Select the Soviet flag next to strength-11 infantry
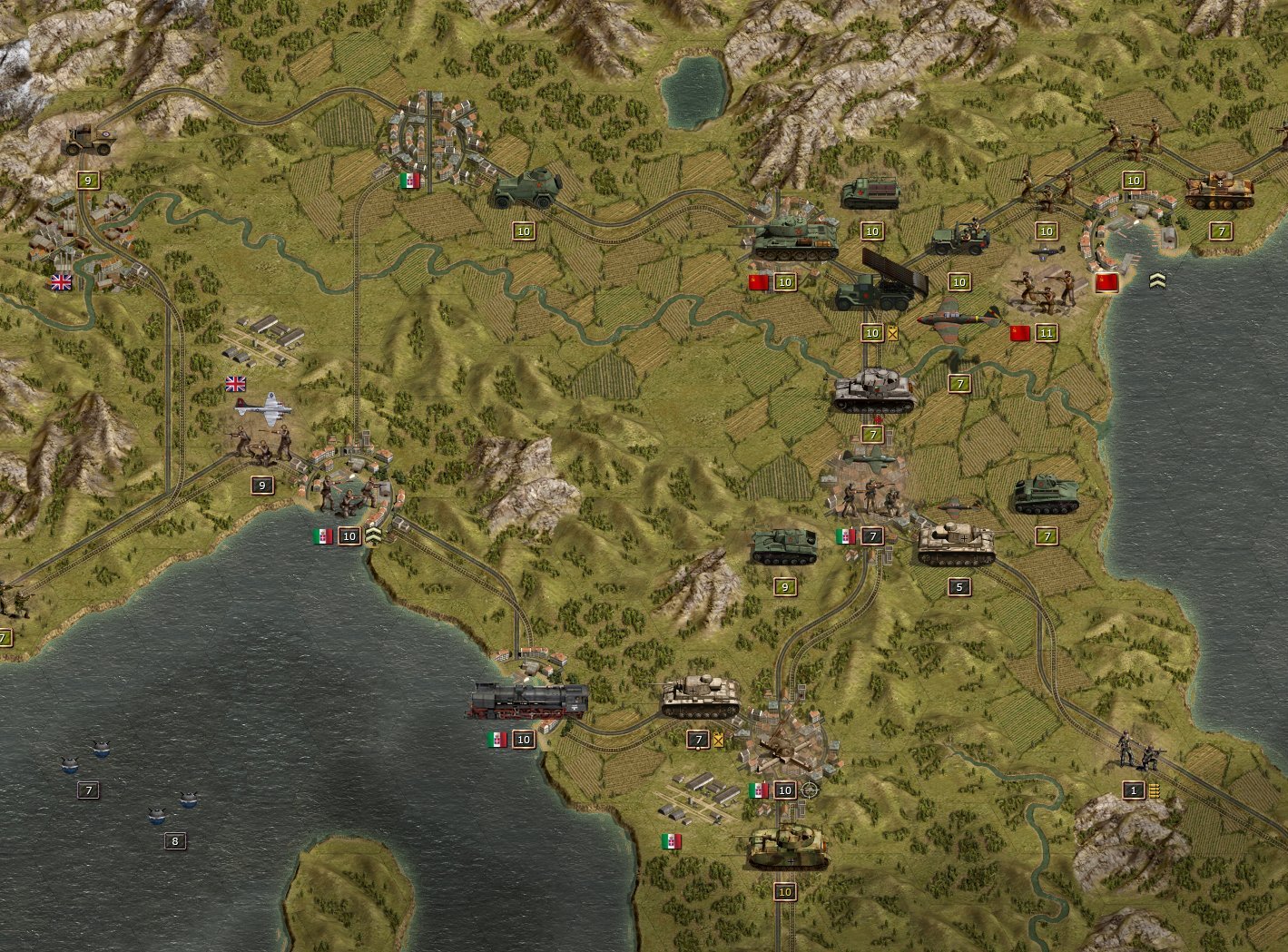This screenshot has height=952, width=1288. [x=1018, y=332]
